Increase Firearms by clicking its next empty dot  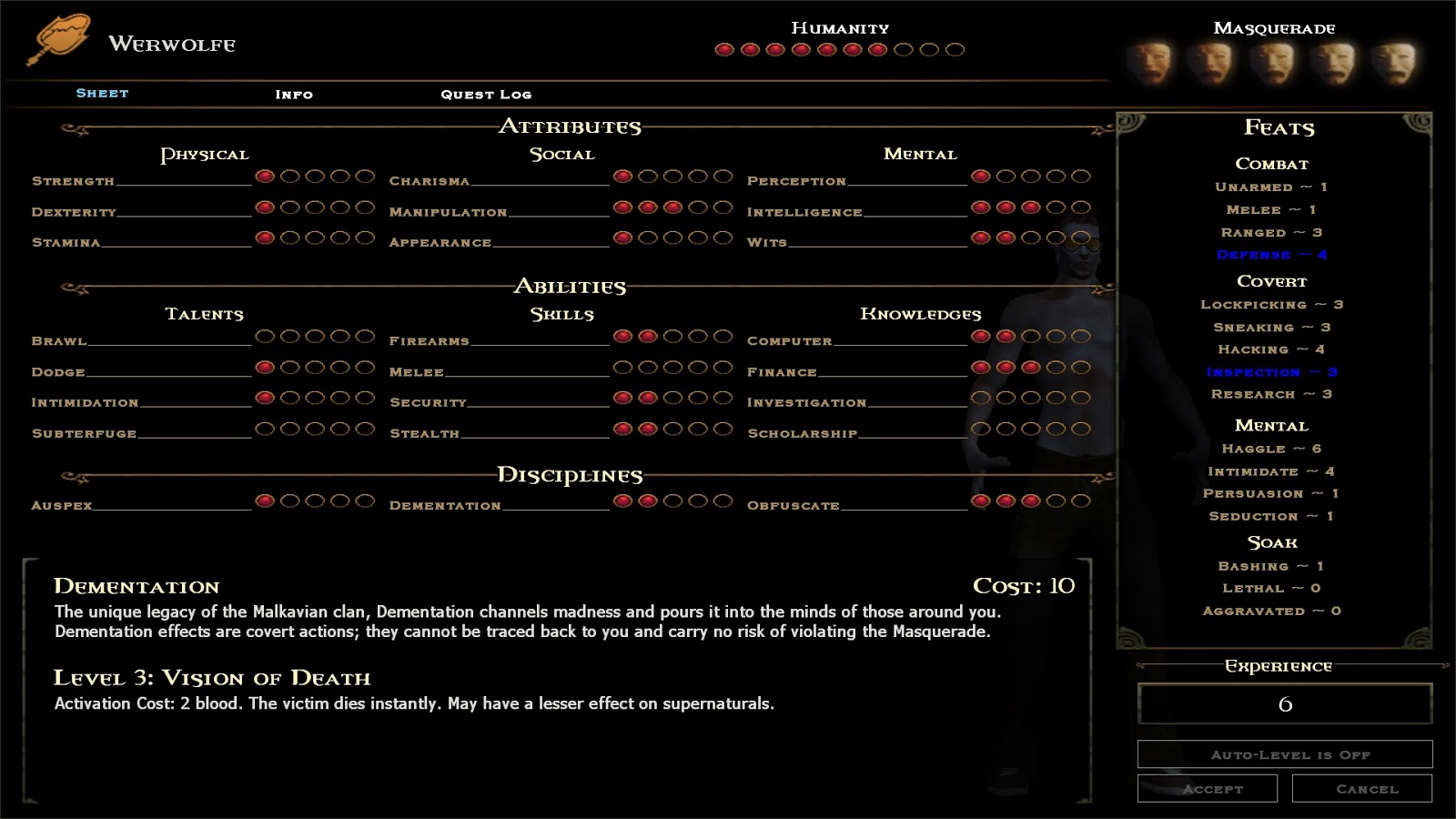tap(672, 336)
